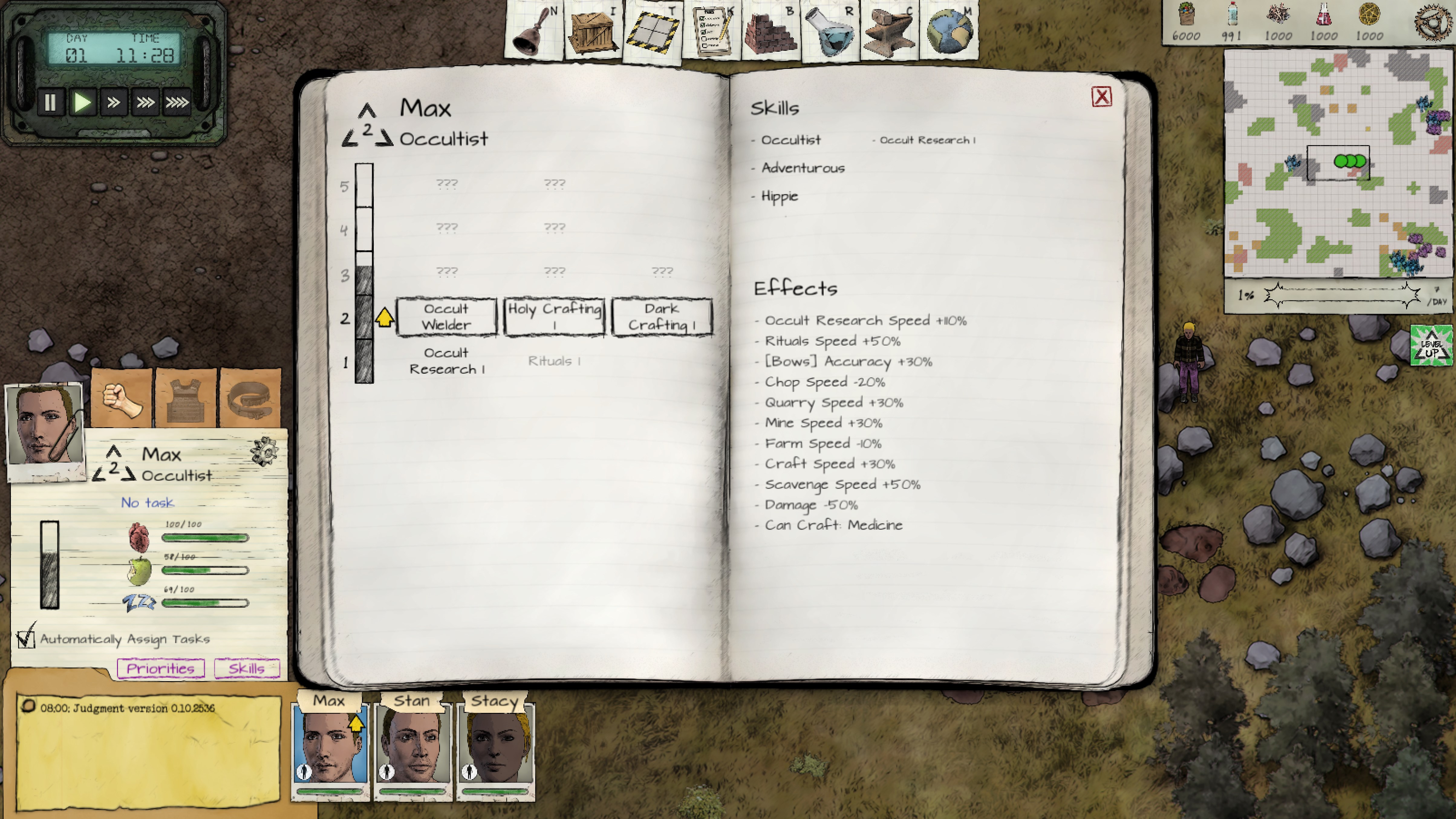Open Max's Skills page
The height and width of the screenshot is (819, 1456).
click(246, 669)
